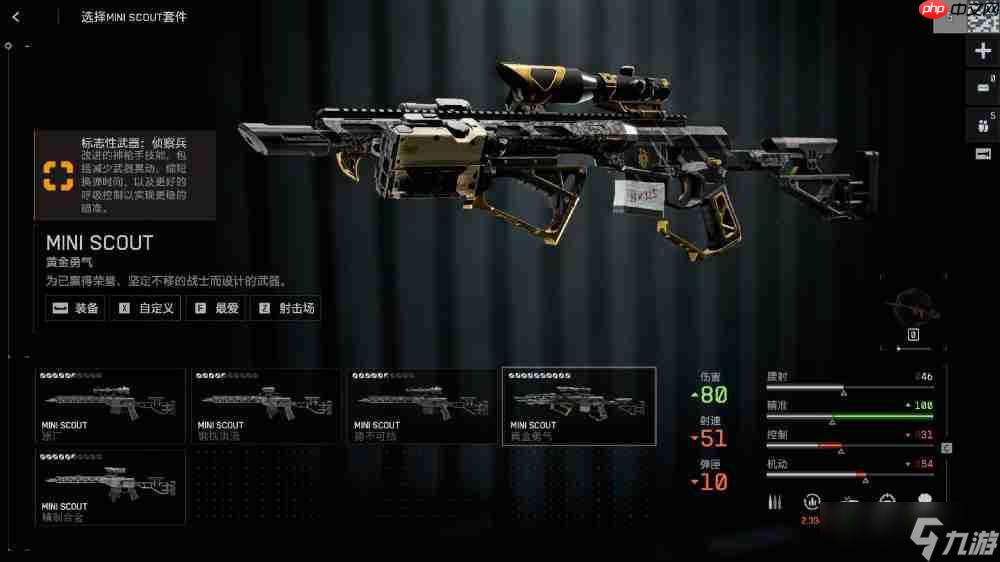This screenshot has width=1000, height=562.
Task: Open 自定义 to customize the weapon
Action: coord(146,308)
